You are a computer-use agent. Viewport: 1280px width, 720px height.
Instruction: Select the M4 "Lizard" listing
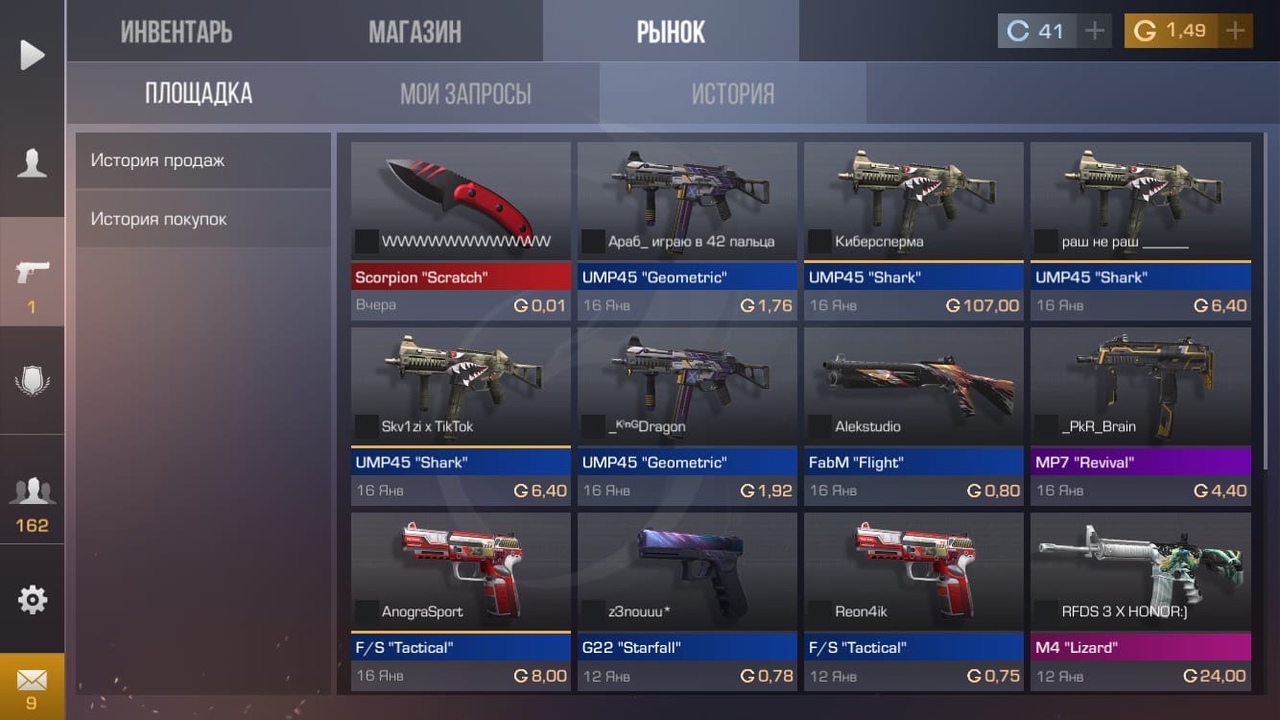[1141, 600]
